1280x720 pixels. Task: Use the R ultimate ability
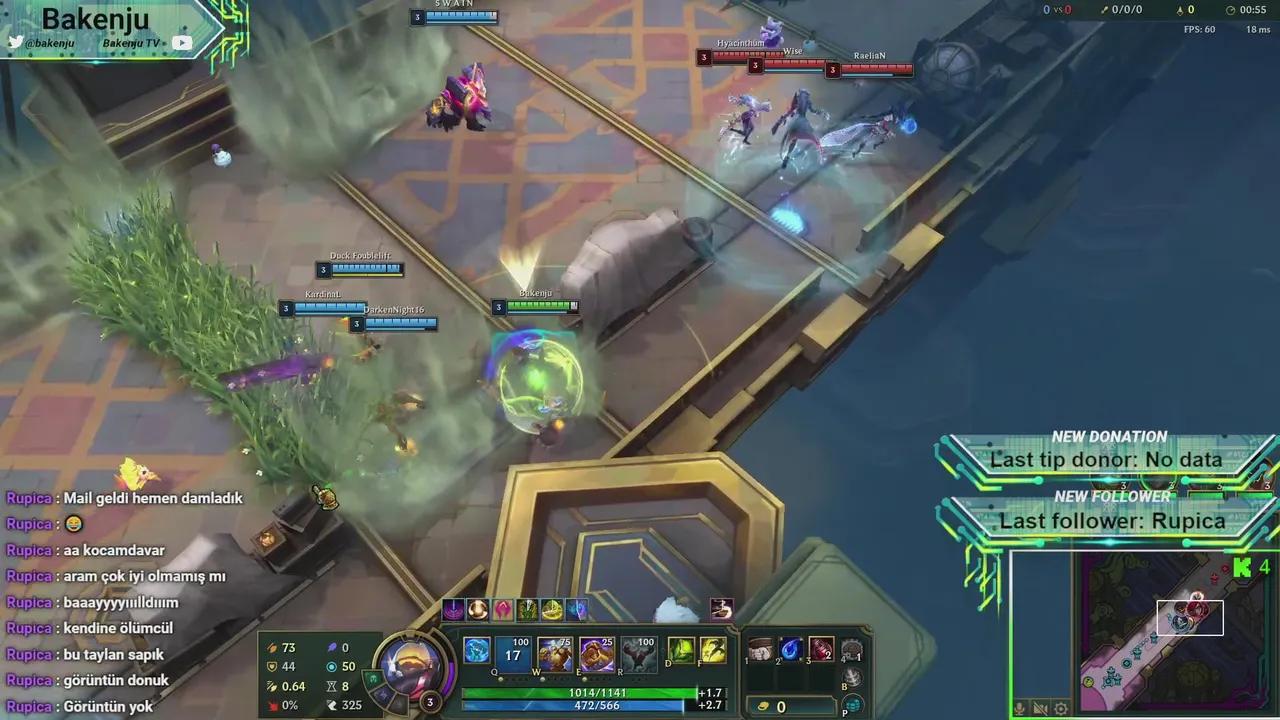[639, 655]
